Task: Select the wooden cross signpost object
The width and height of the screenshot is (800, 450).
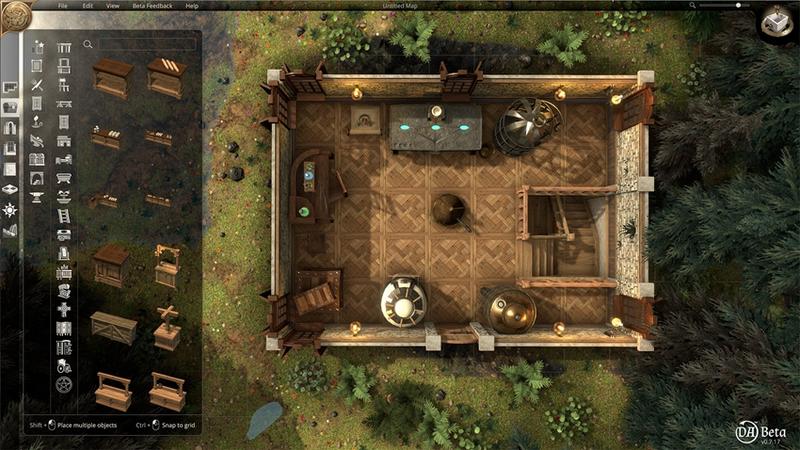Action: tap(166, 326)
